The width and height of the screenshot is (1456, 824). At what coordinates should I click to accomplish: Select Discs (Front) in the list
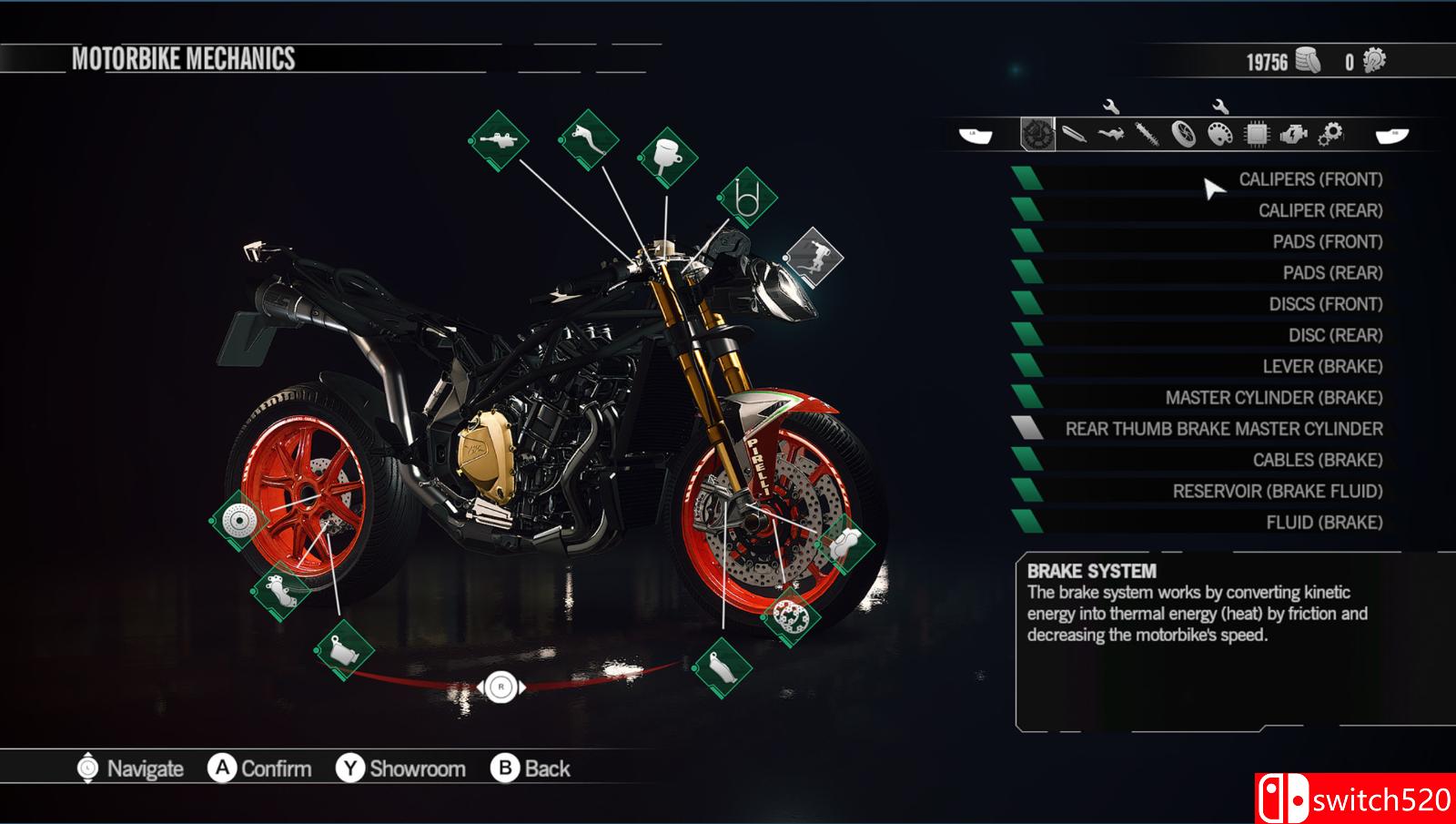pyautogui.click(x=1325, y=304)
